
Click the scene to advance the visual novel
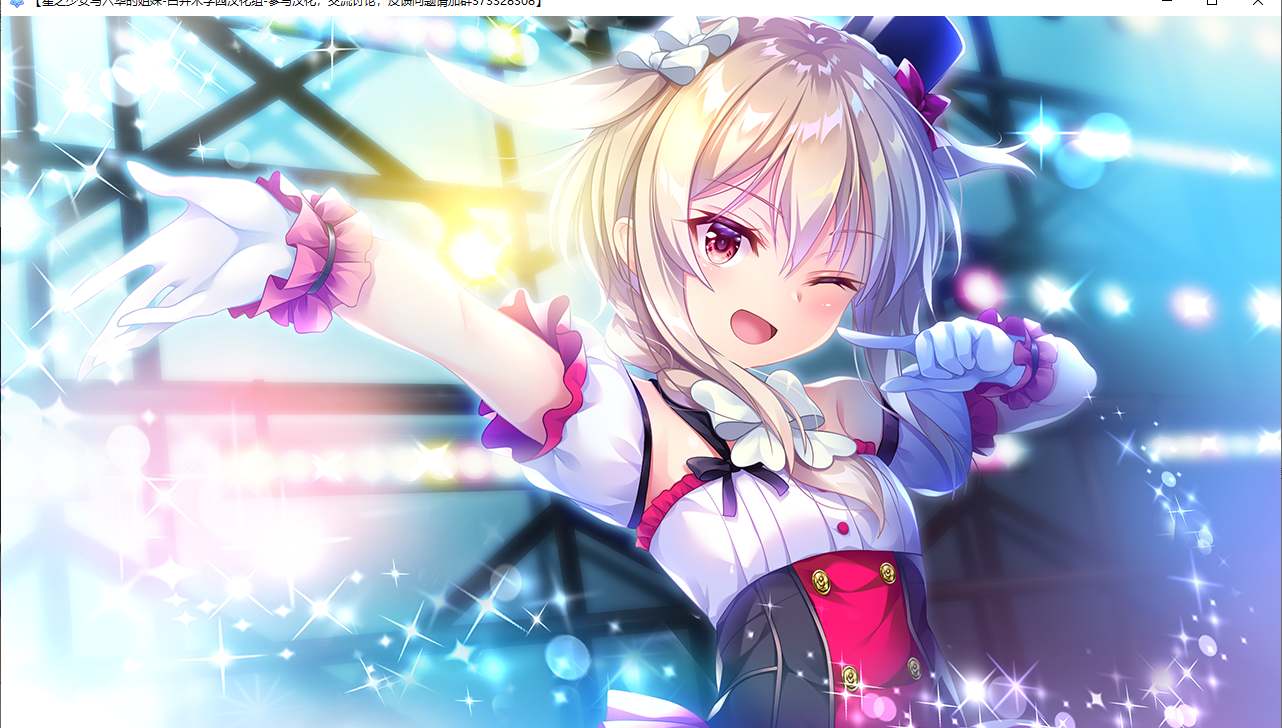click(x=400, y=600)
